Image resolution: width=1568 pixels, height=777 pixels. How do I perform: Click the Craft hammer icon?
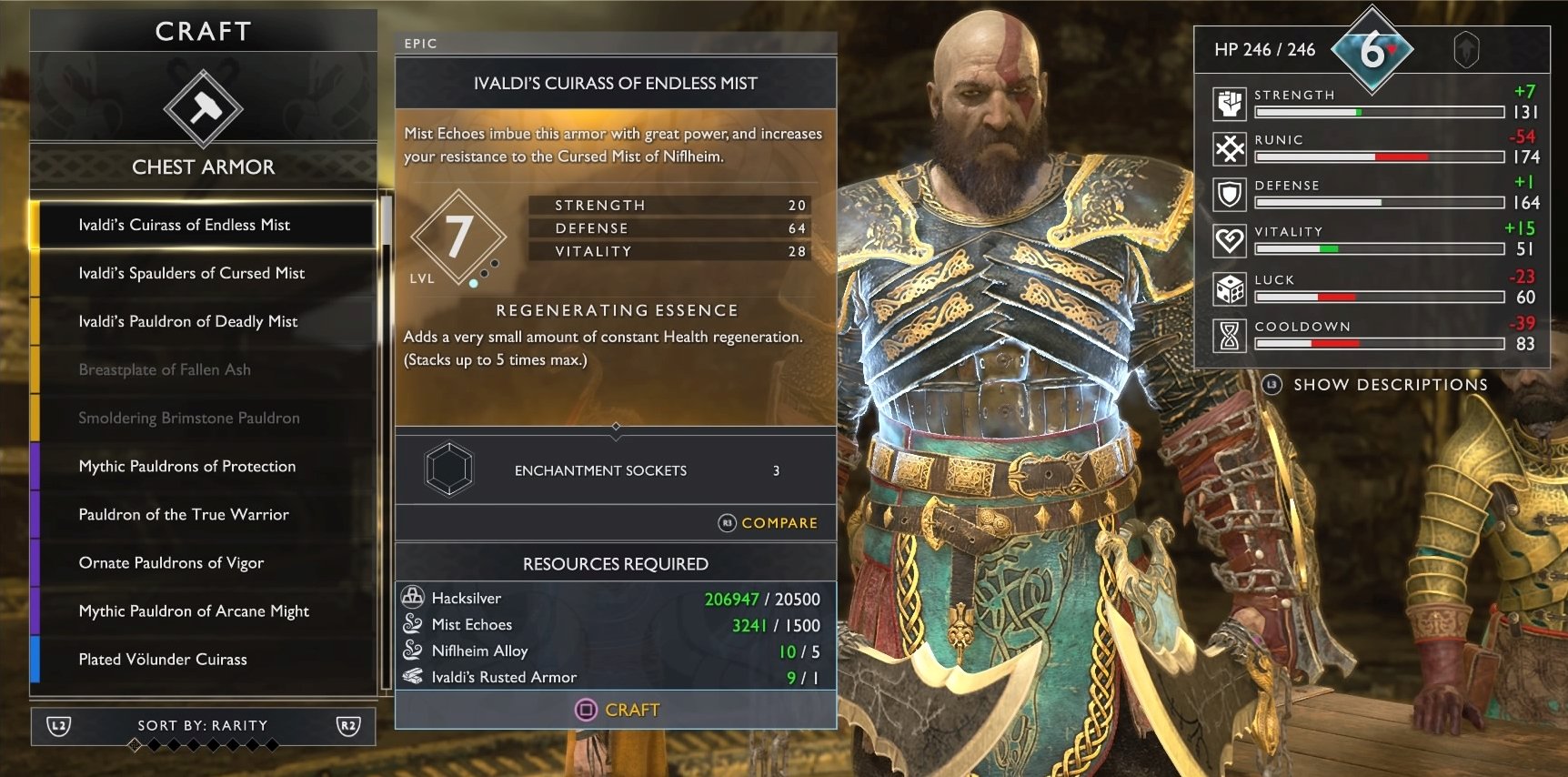(x=203, y=108)
